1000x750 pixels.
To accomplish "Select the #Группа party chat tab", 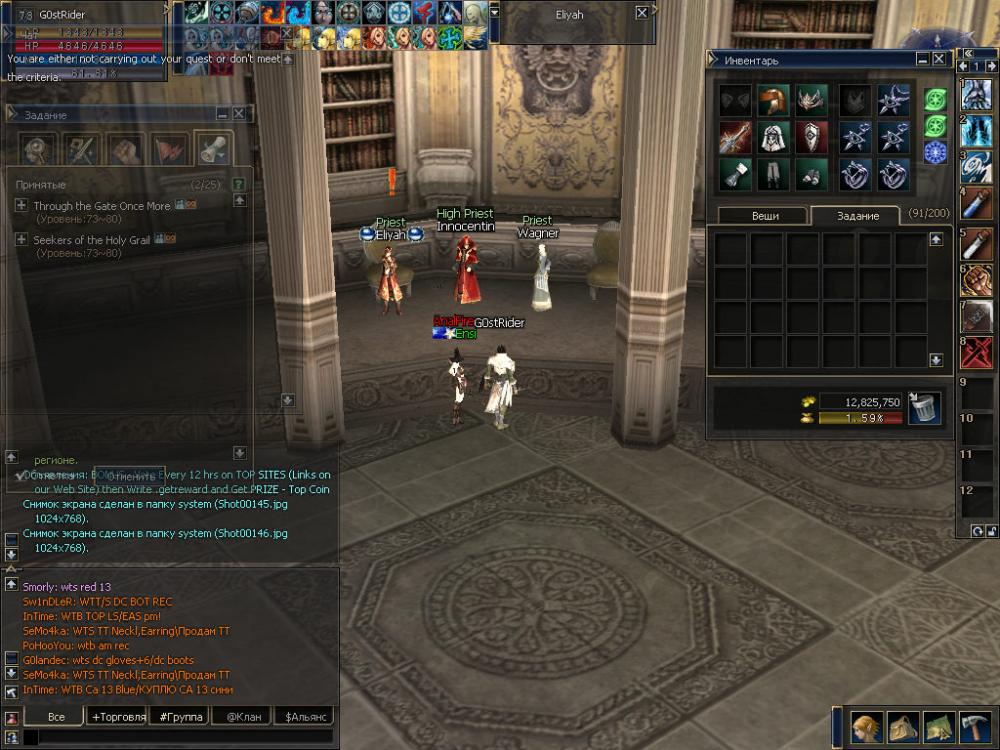I will (x=181, y=717).
